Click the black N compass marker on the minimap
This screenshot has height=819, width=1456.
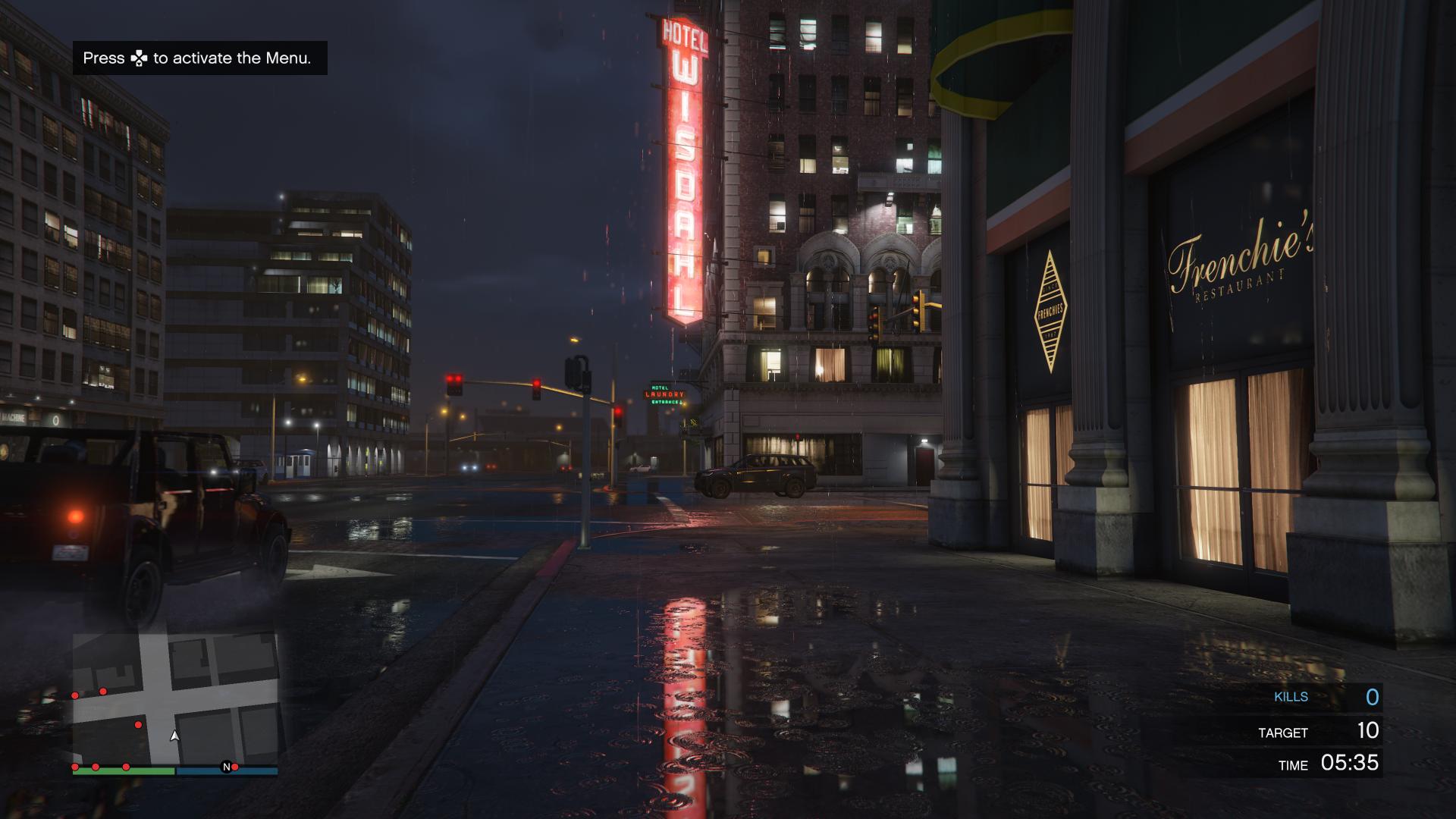(x=227, y=766)
